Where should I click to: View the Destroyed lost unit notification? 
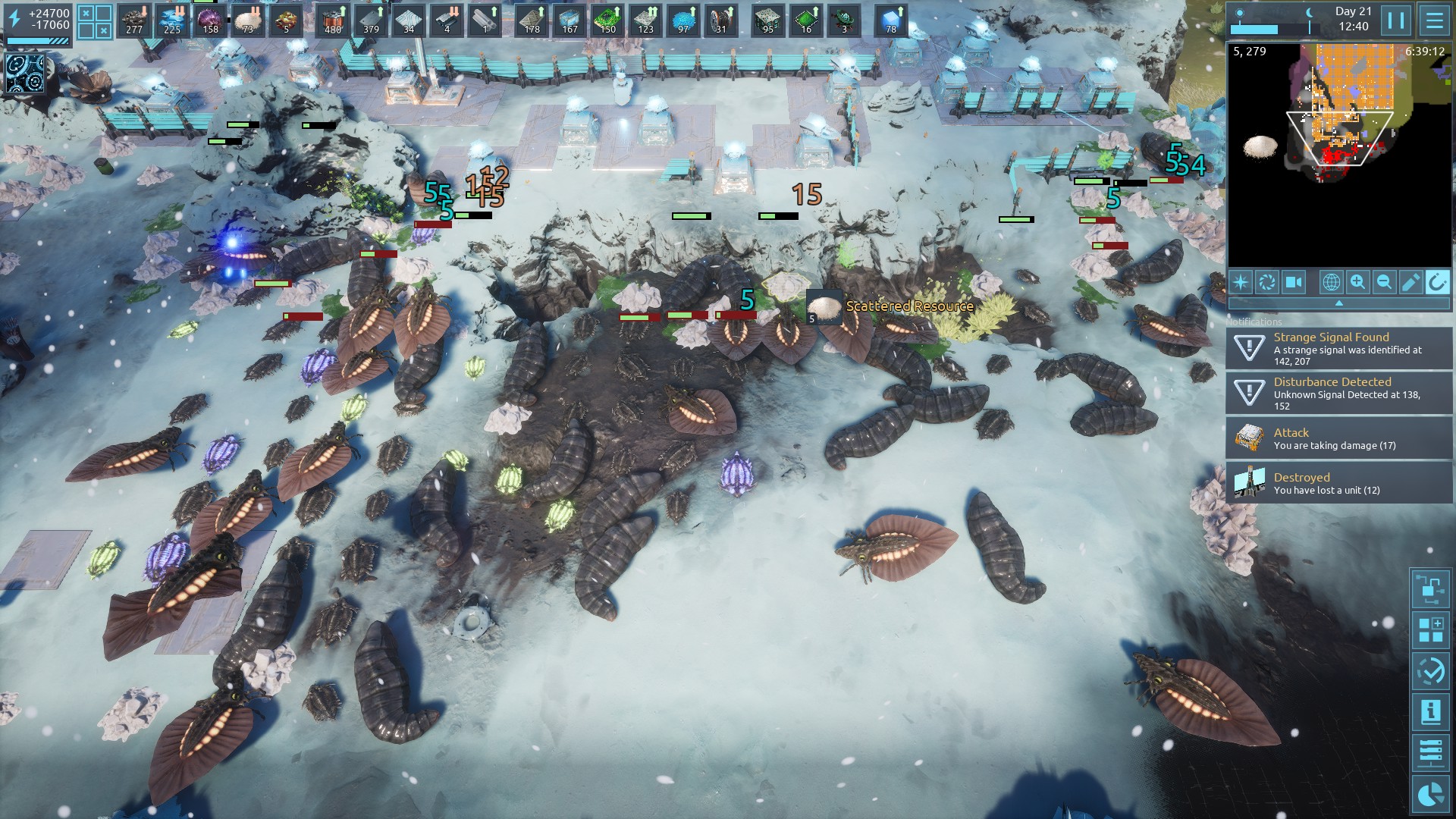click(1339, 483)
